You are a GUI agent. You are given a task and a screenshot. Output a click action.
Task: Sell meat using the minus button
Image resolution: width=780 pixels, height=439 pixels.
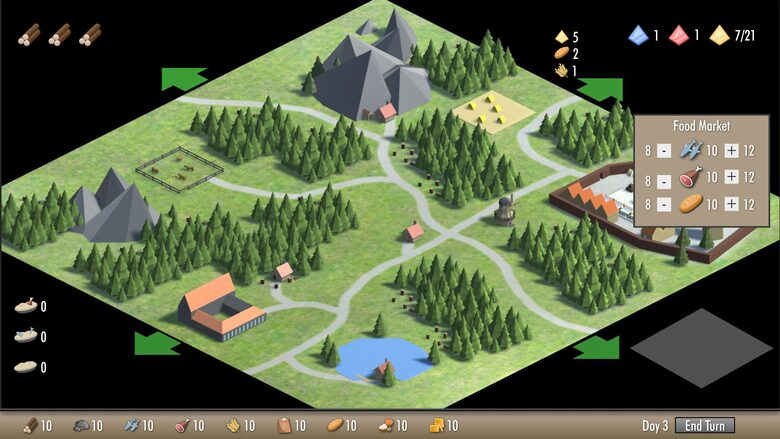(x=665, y=179)
